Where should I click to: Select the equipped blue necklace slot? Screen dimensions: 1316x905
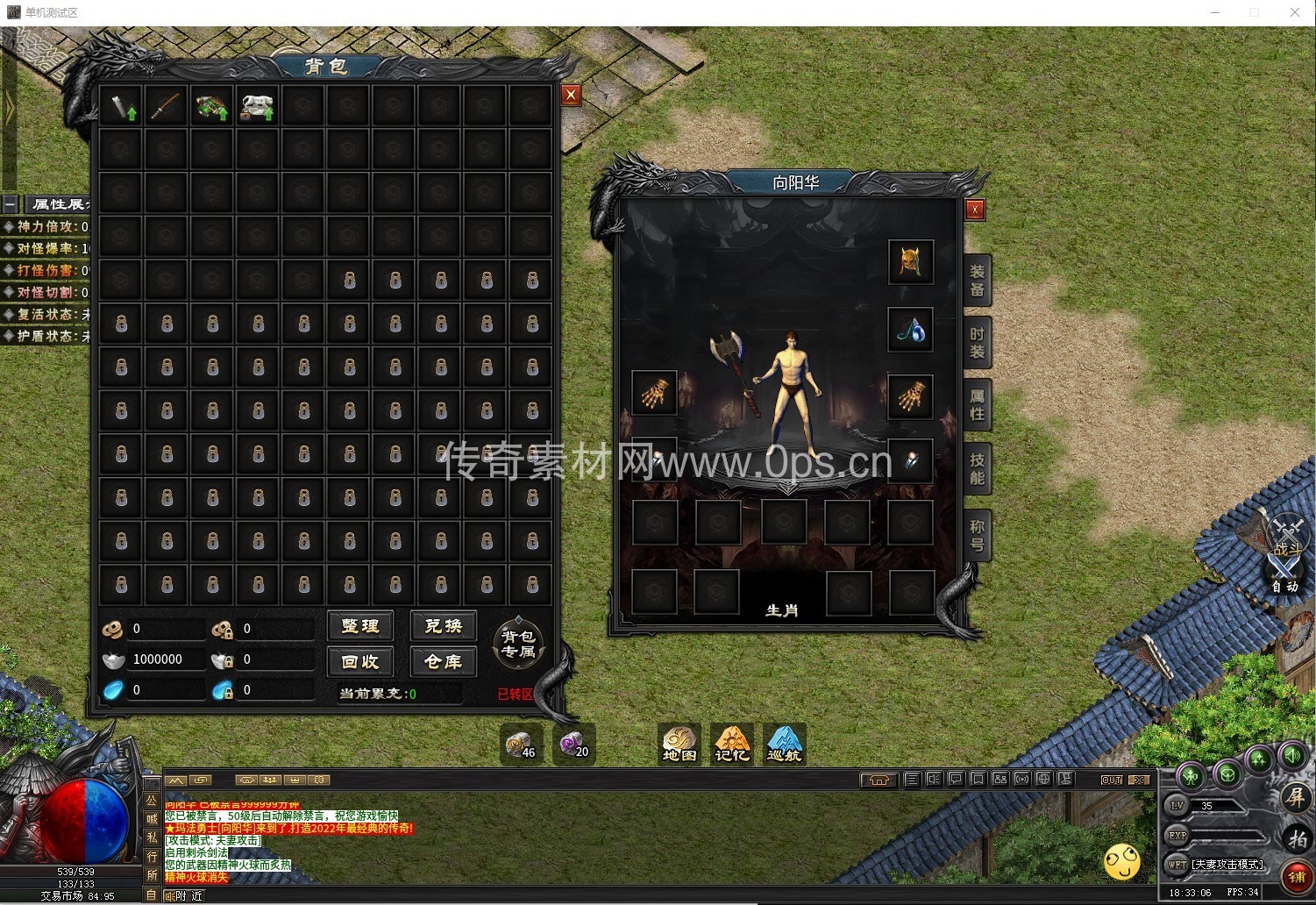[x=910, y=330]
